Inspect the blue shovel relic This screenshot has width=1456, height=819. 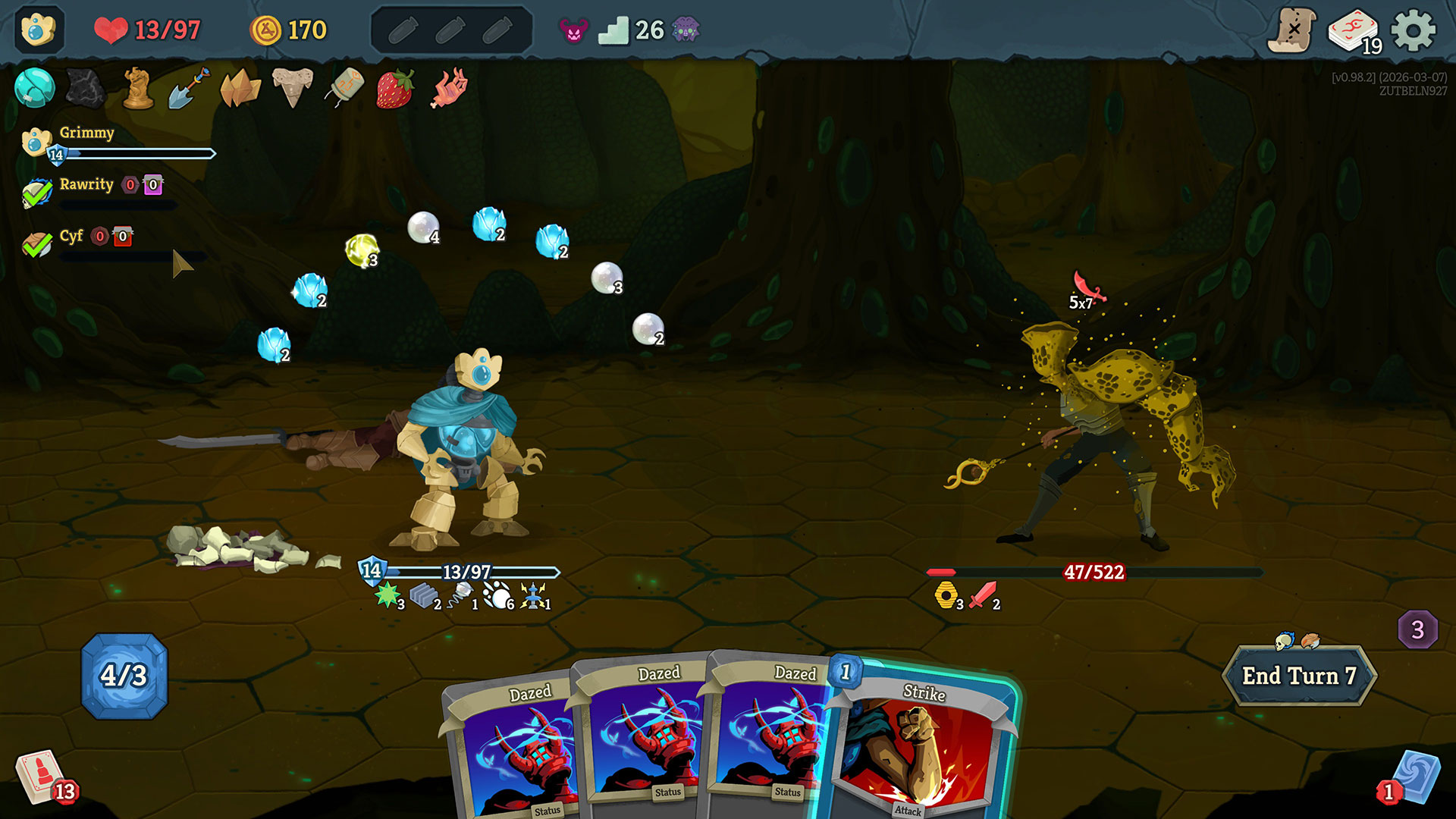pos(190,88)
